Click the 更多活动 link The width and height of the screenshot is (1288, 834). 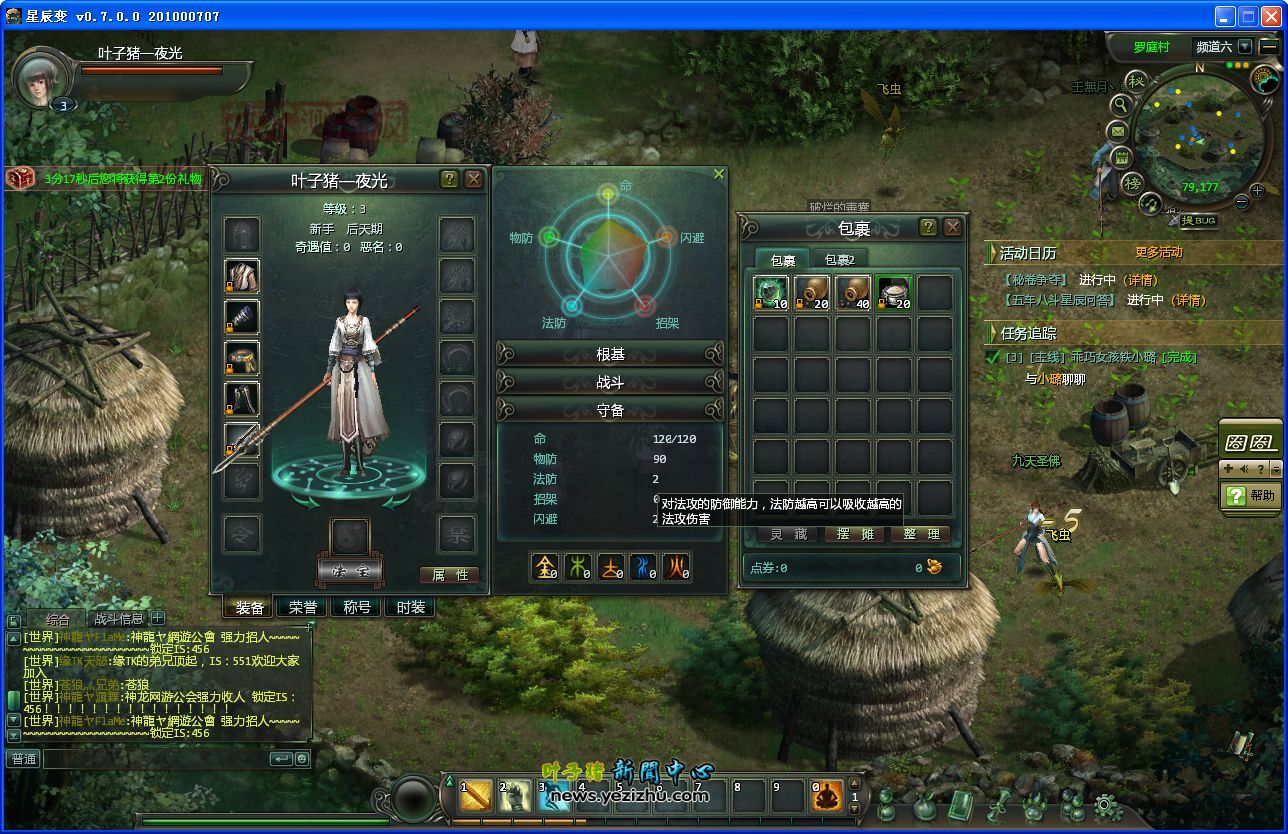(x=1158, y=252)
